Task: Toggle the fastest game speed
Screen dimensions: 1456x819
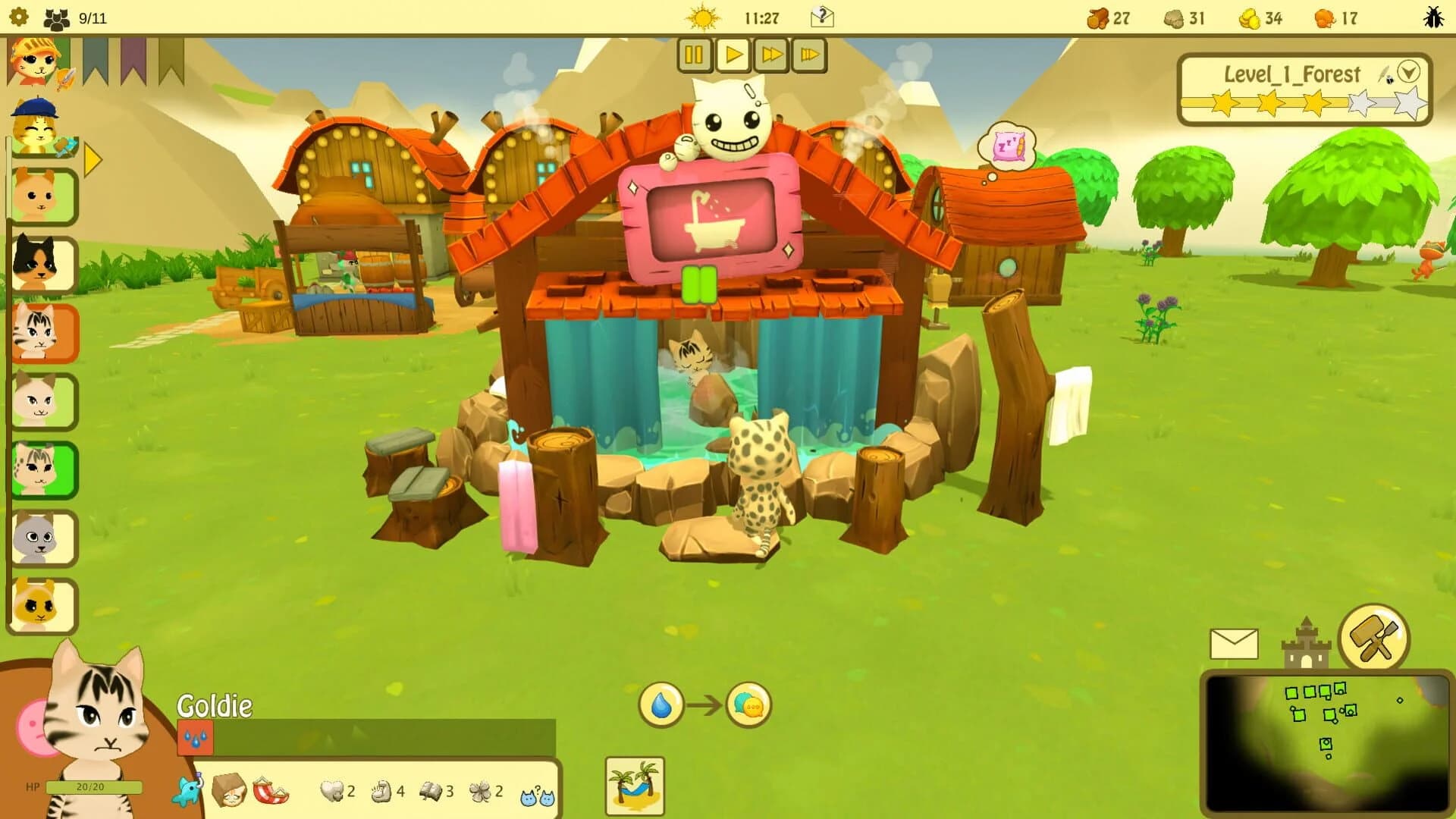Action: (808, 55)
